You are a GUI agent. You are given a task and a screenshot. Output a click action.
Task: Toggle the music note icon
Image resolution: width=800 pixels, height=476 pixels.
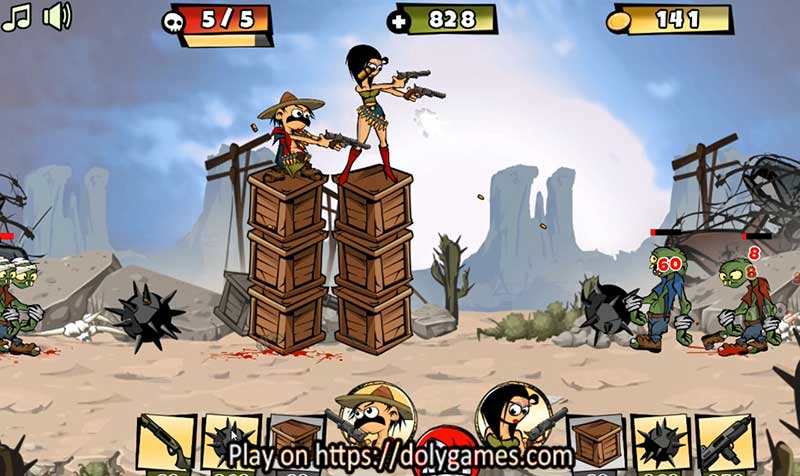pos(17,17)
